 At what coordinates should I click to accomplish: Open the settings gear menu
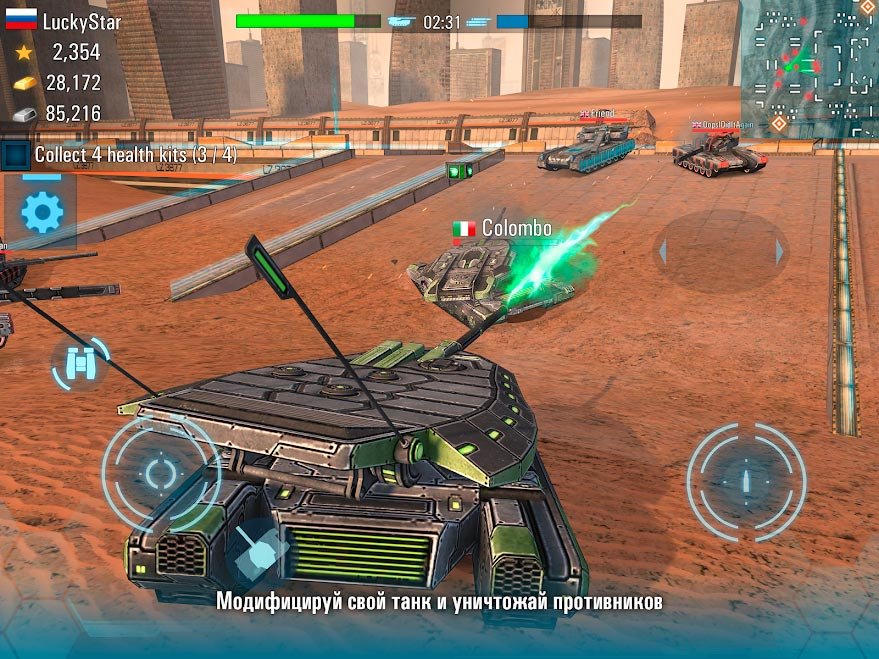(x=42, y=212)
